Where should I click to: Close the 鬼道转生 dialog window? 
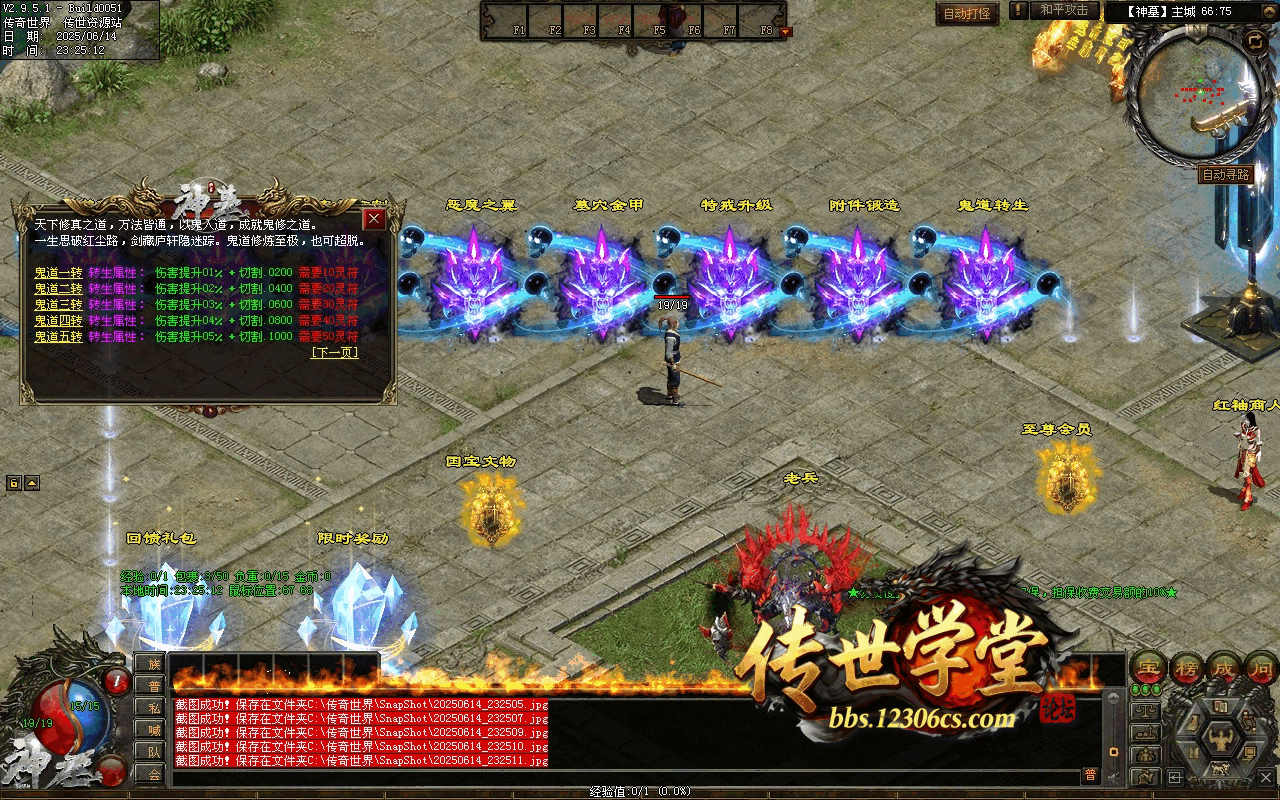[374, 219]
